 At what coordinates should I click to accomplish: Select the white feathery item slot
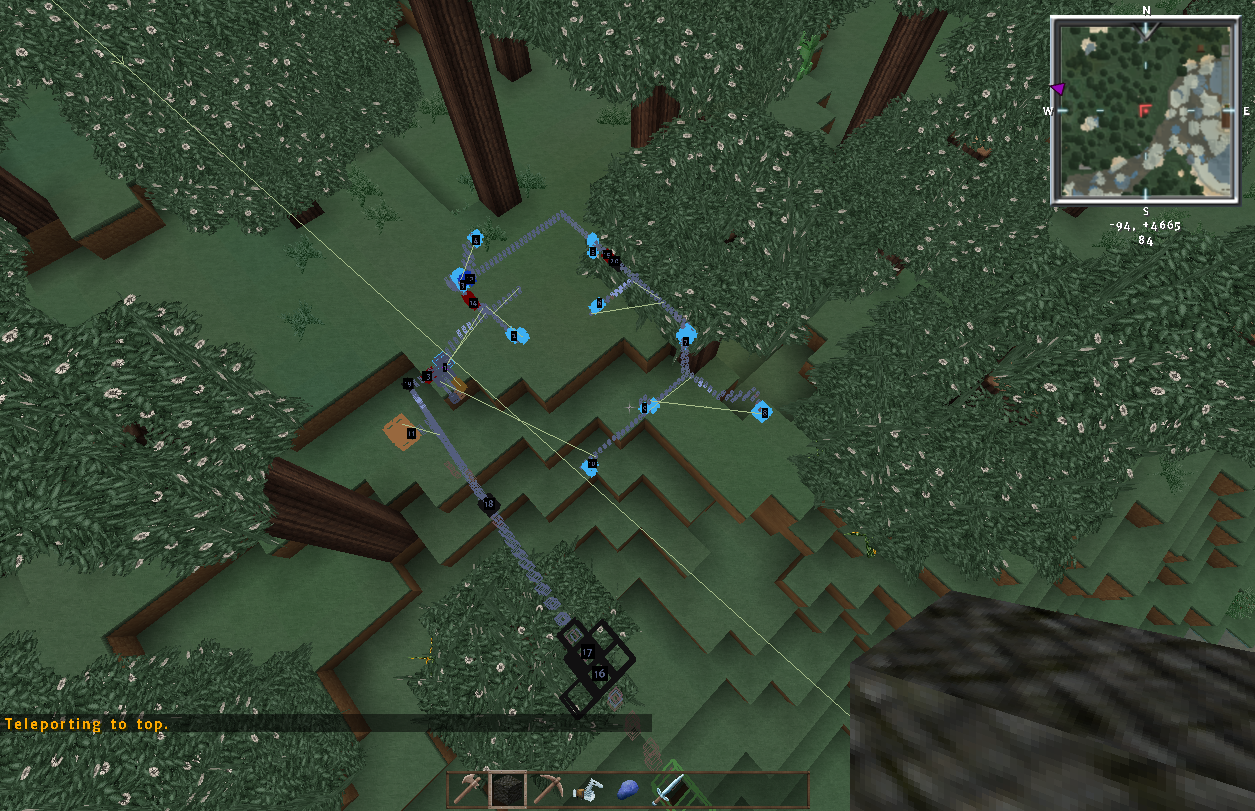click(588, 790)
